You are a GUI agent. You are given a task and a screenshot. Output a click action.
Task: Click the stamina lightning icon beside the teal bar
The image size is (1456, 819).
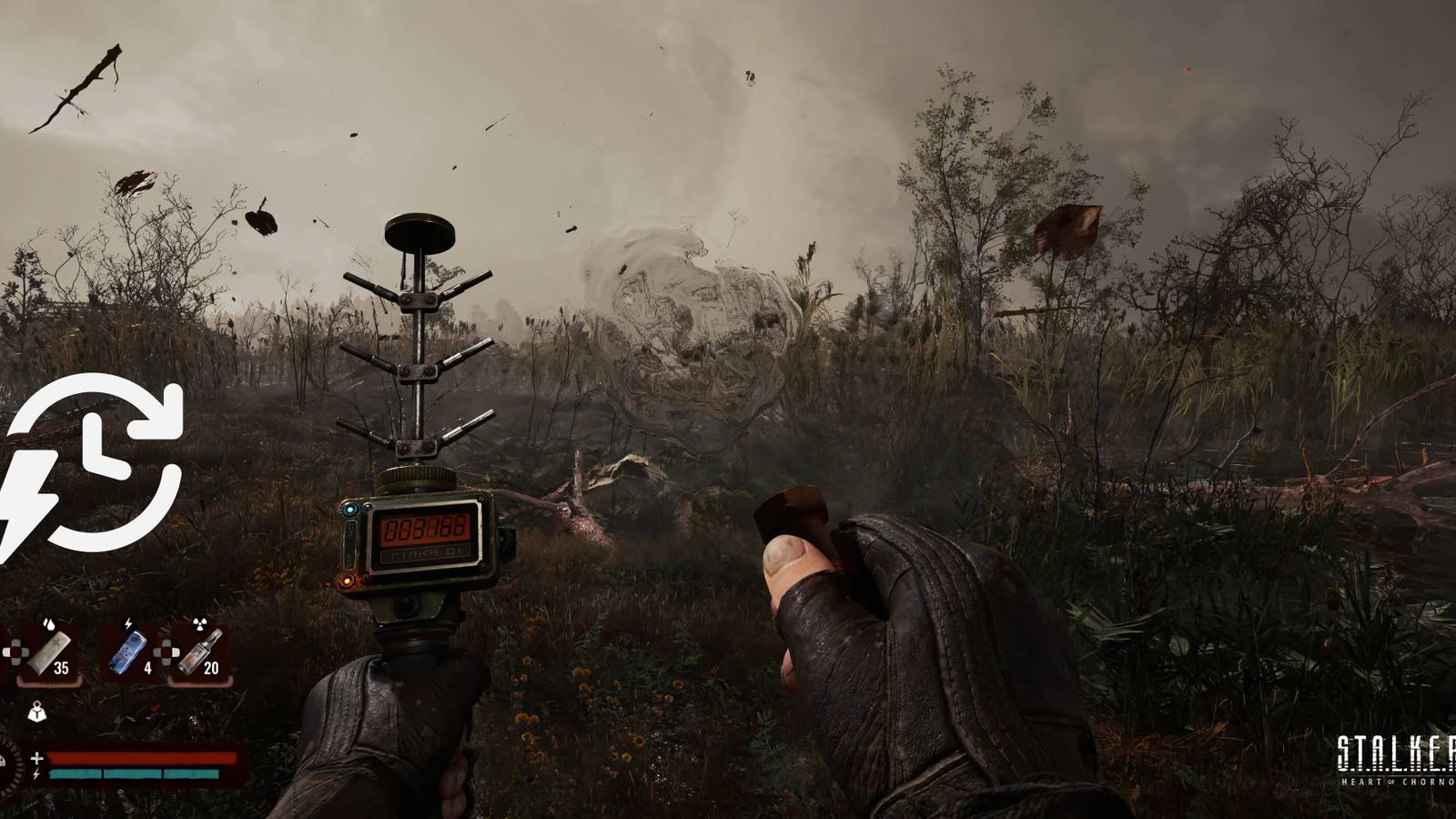pyautogui.click(x=36, y=774)
